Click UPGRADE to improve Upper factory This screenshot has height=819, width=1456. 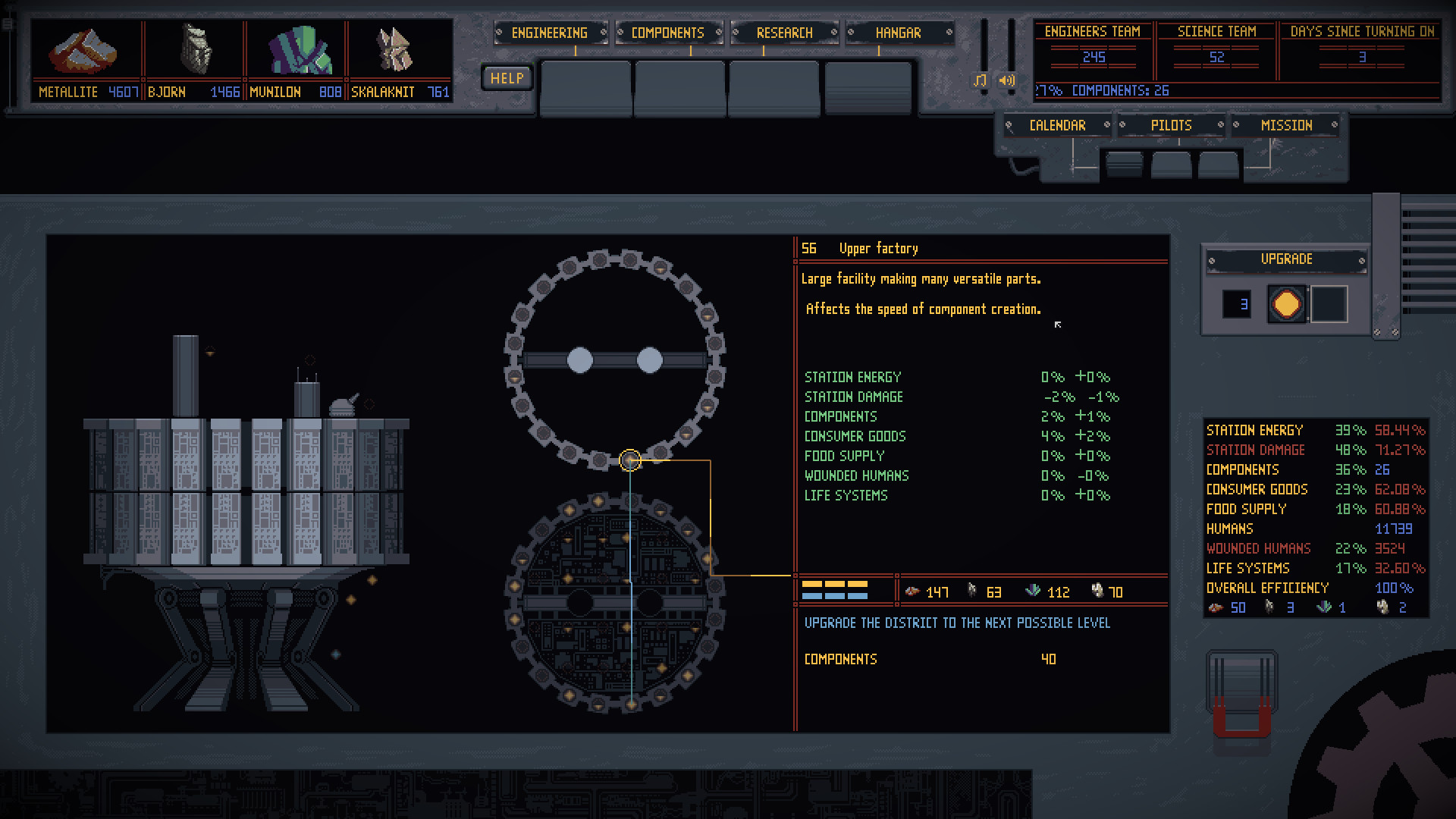(1286, 259)
